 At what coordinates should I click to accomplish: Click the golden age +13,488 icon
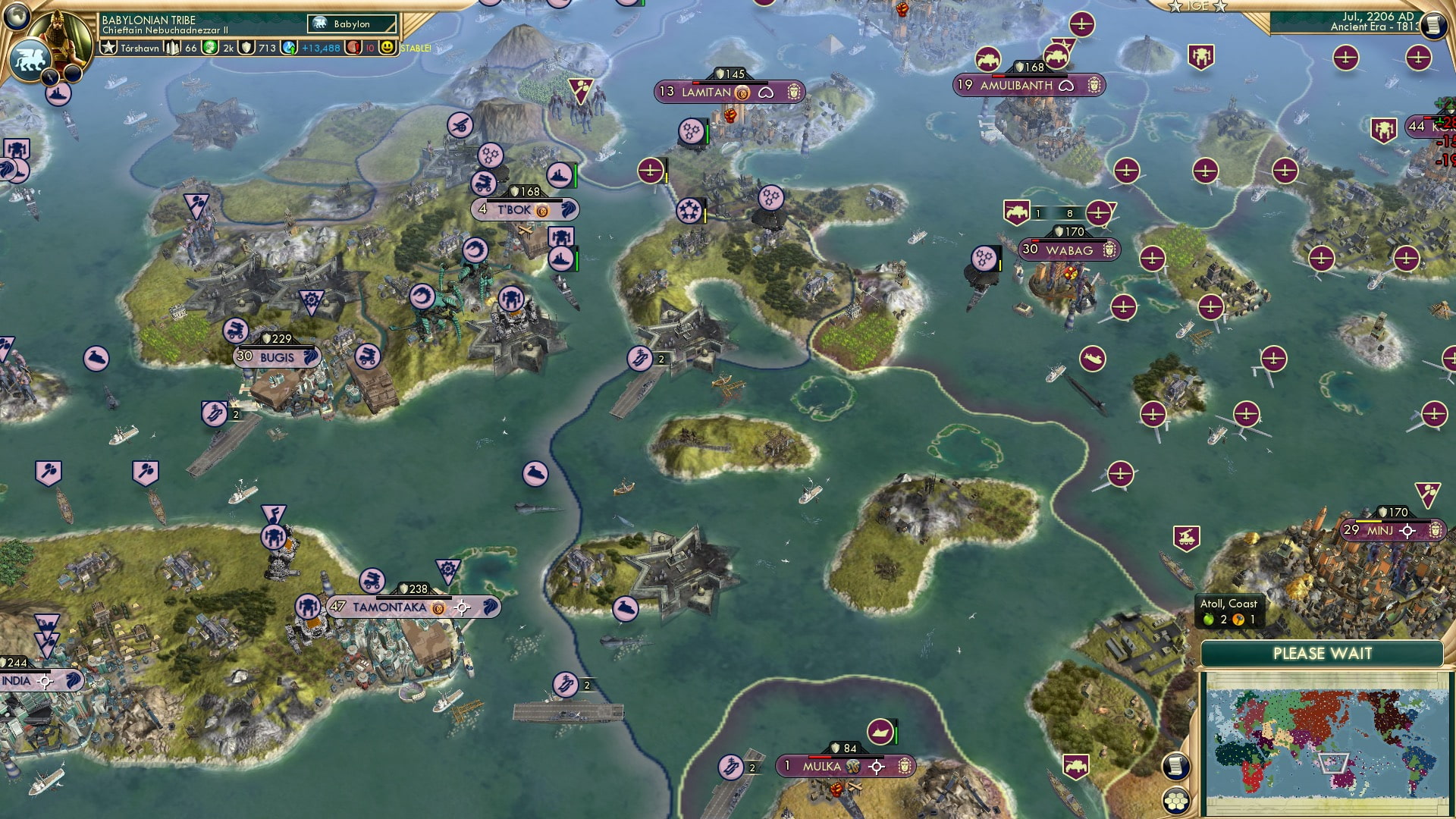[x=288, y=49]
